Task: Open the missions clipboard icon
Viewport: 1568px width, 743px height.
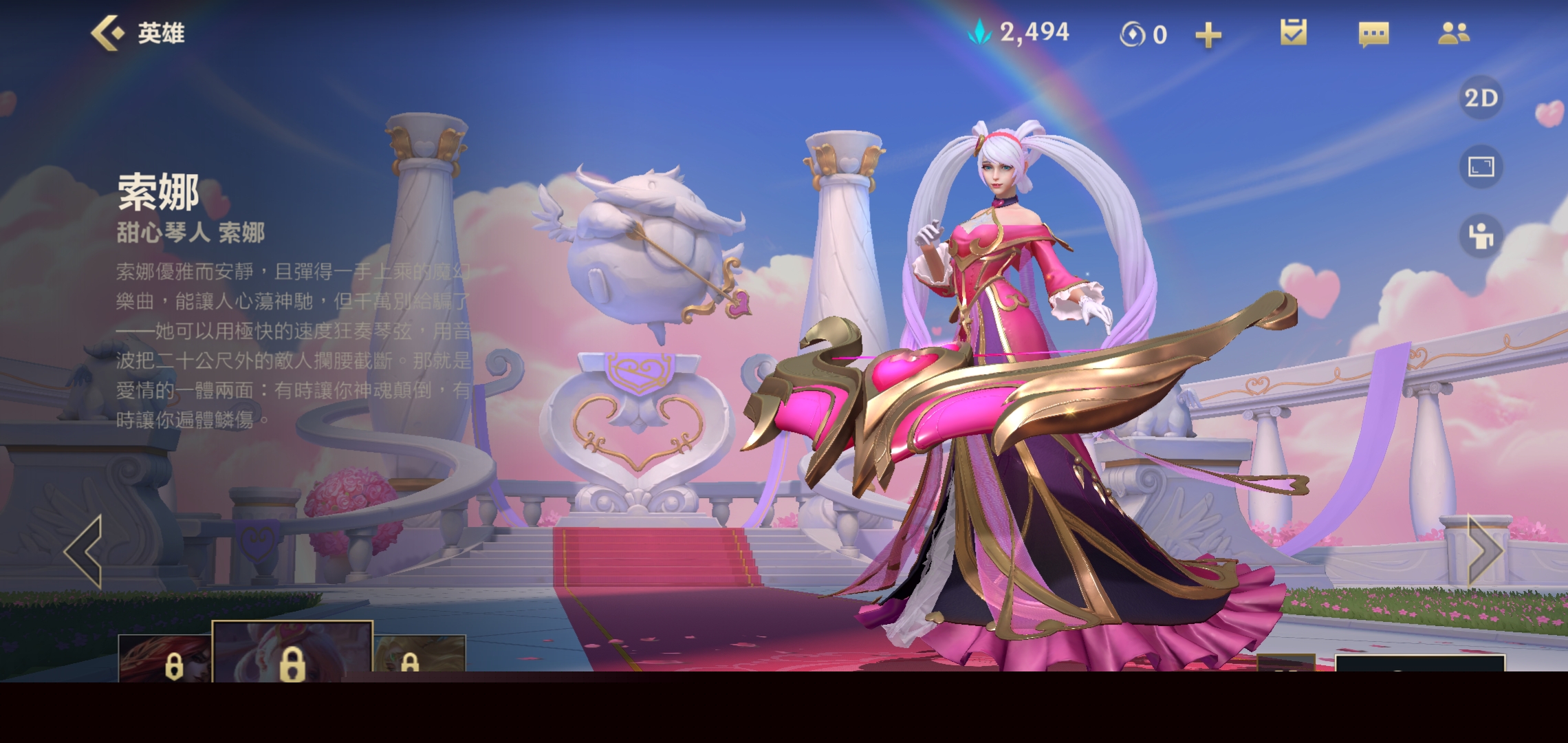Action: click(1294, 33)
